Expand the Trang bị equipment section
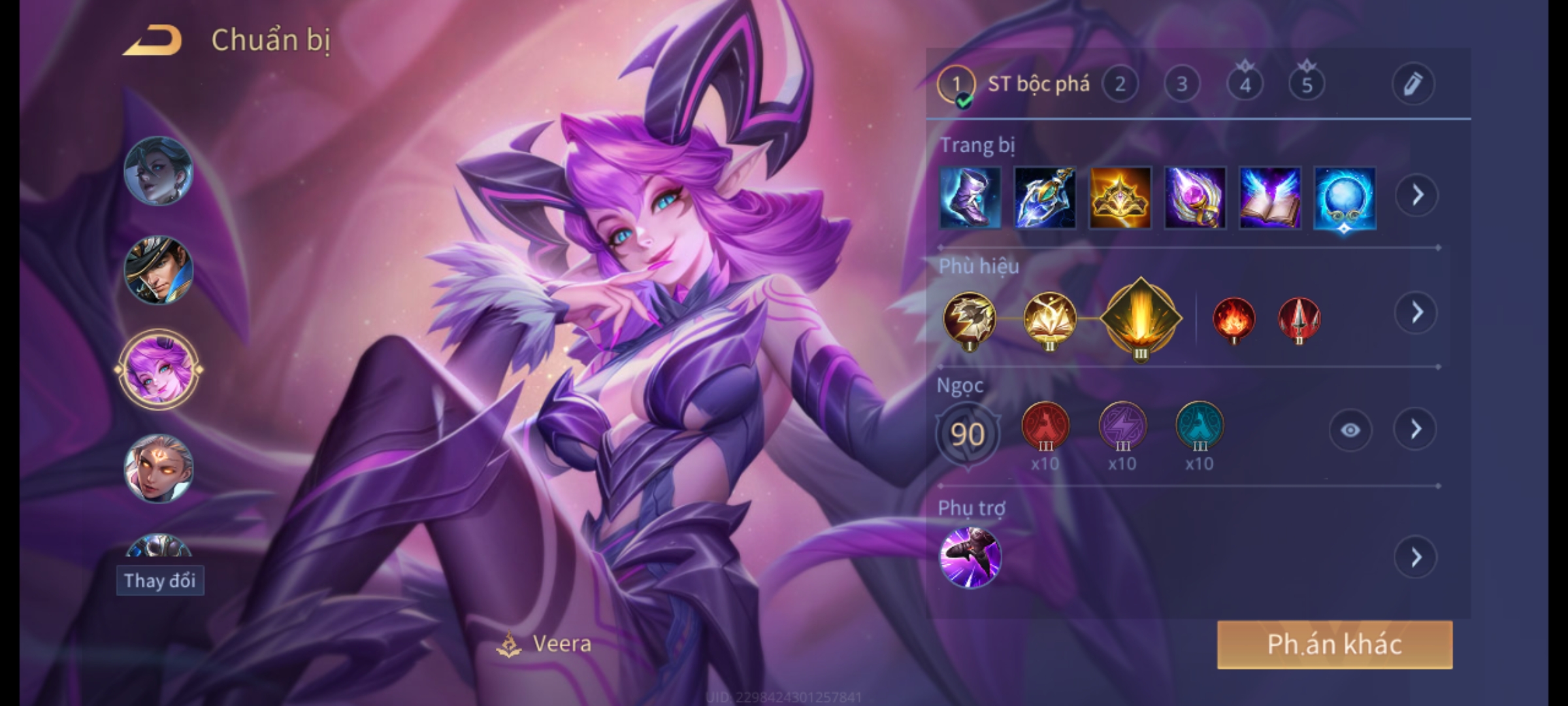This screenshot has width=1568, height=706. (1416, 195)
